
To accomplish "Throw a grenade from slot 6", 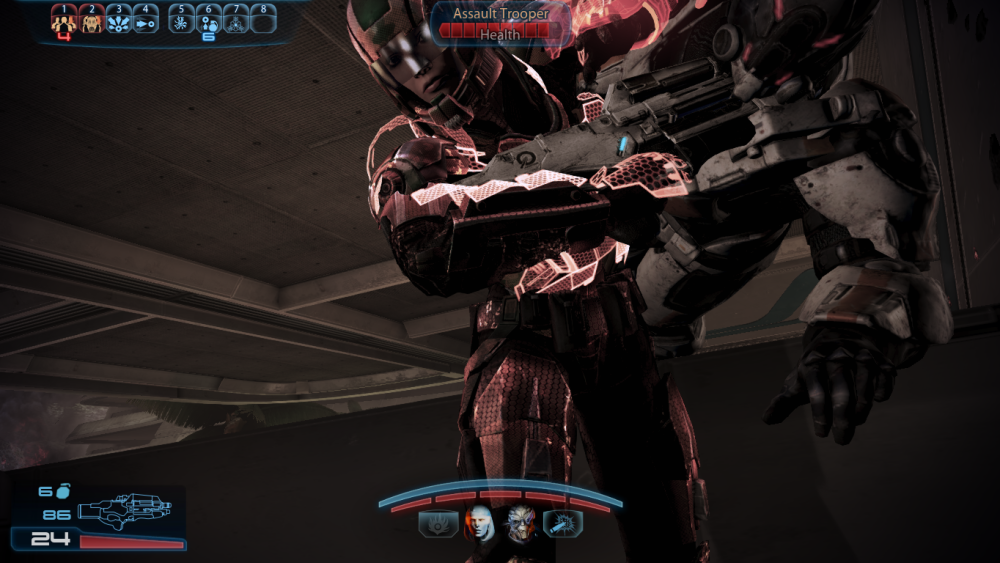I will pyautogui.click(x=208, y=20).
